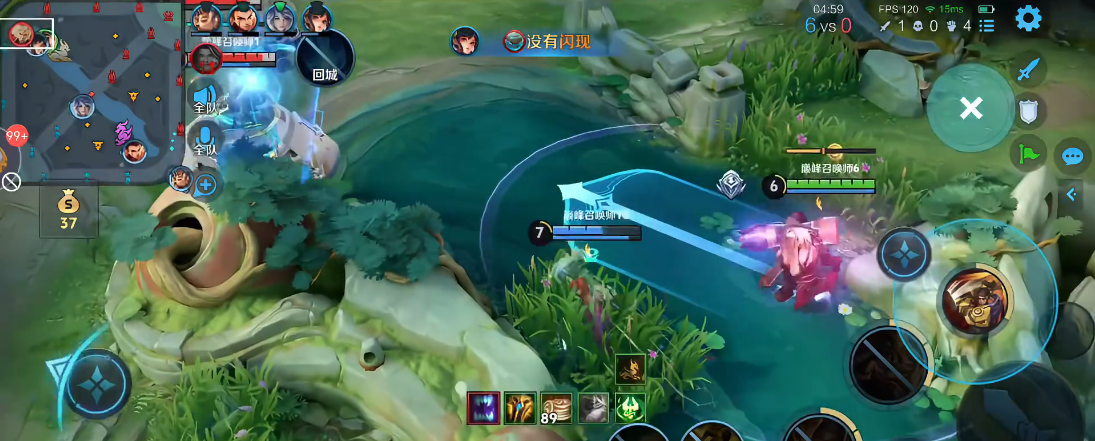Select the green glowing item icon in bottom bar
The height and width of the screenshot is (441, 1095).
tap(630, 407)
